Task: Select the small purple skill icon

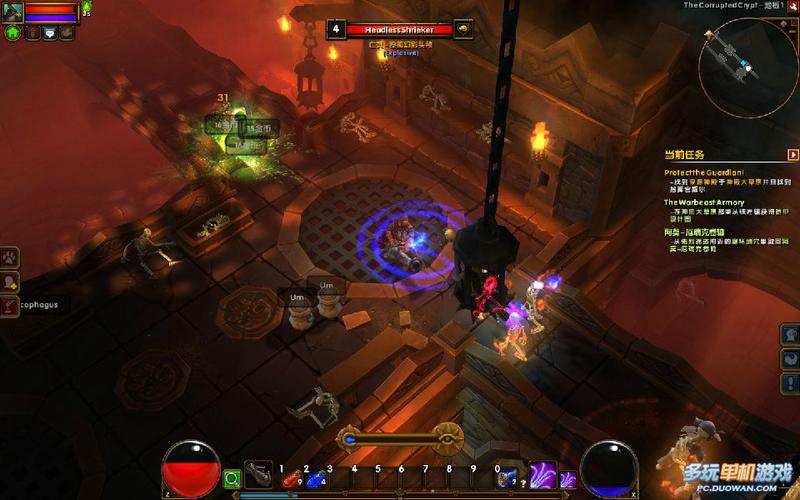Action: click(x=567, y=479)
